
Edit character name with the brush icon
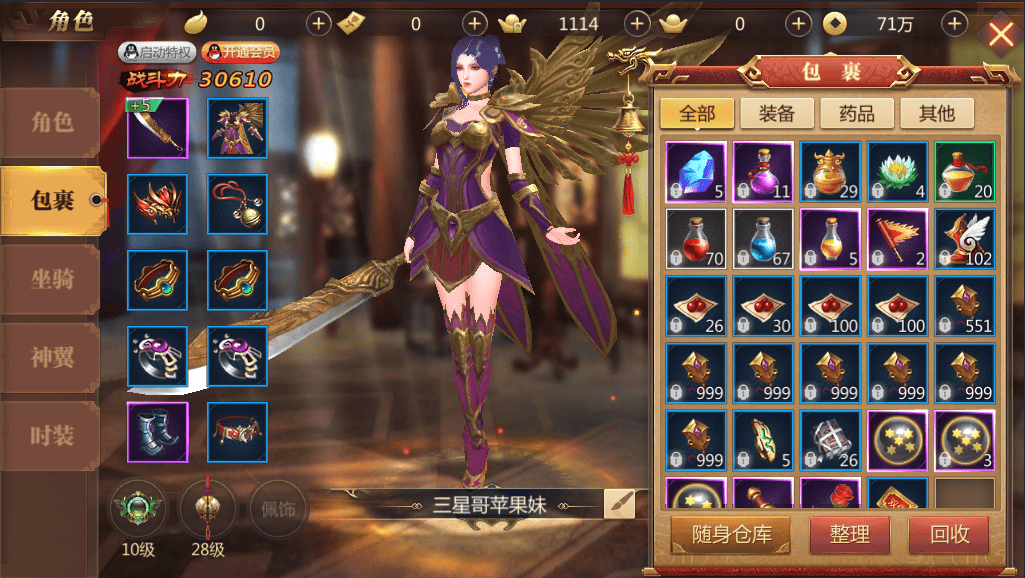(x=619, y=503)
